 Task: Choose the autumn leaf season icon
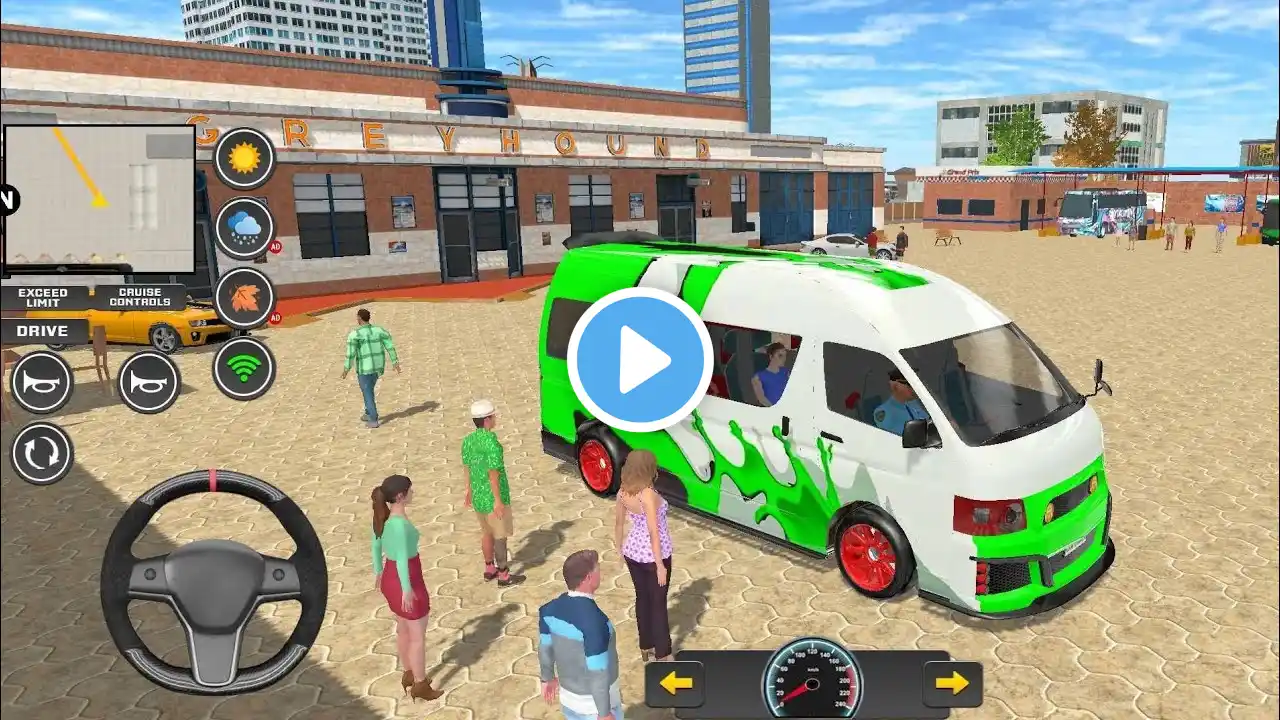pyautogui.click(x=244, y=298)
